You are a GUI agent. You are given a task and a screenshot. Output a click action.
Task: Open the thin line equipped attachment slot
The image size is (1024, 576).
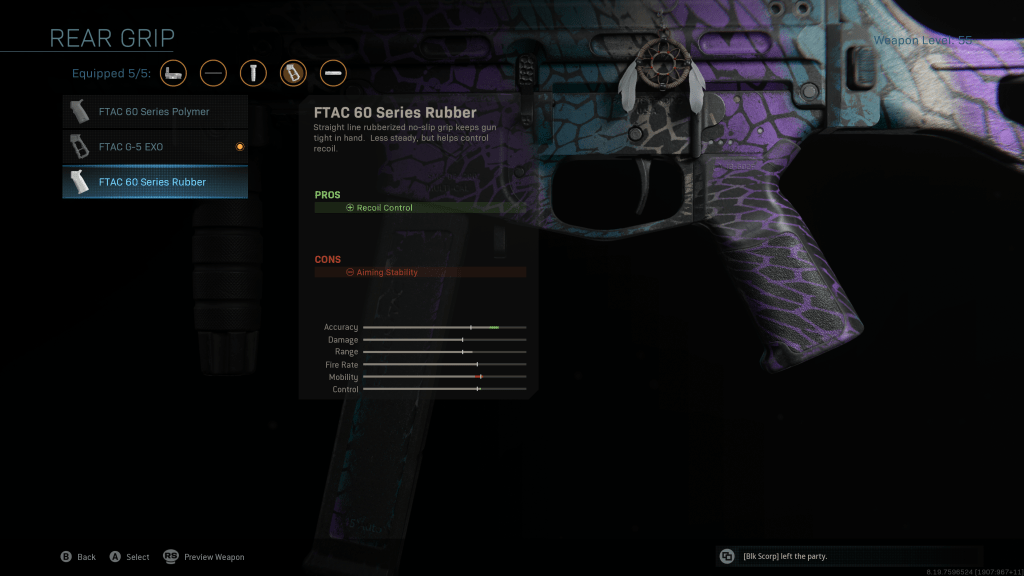(x=213, y=73)
